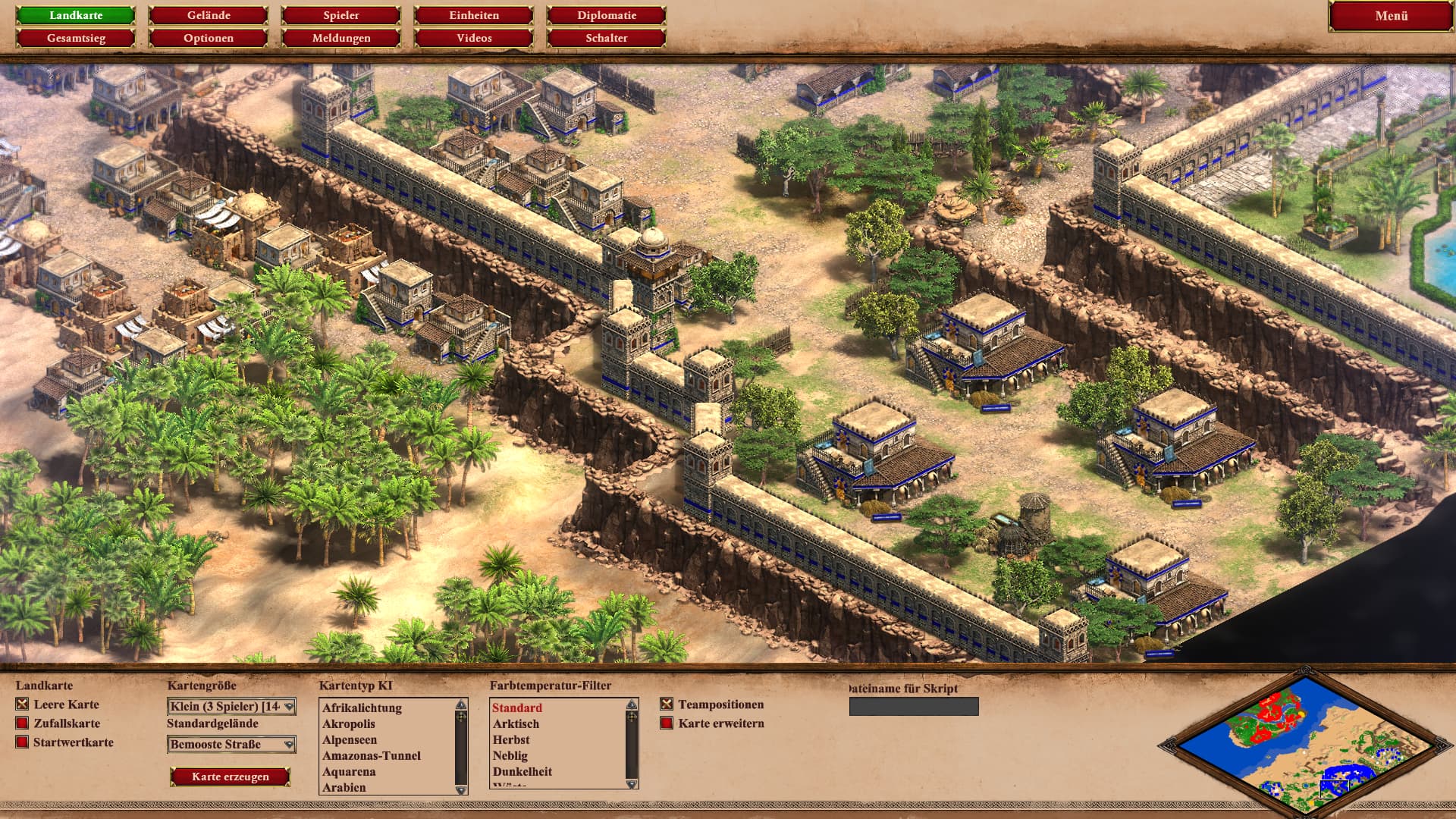Open the Spieler tab
The height and width of the screenshot is (819, 1456).
(x=341, y=15)
